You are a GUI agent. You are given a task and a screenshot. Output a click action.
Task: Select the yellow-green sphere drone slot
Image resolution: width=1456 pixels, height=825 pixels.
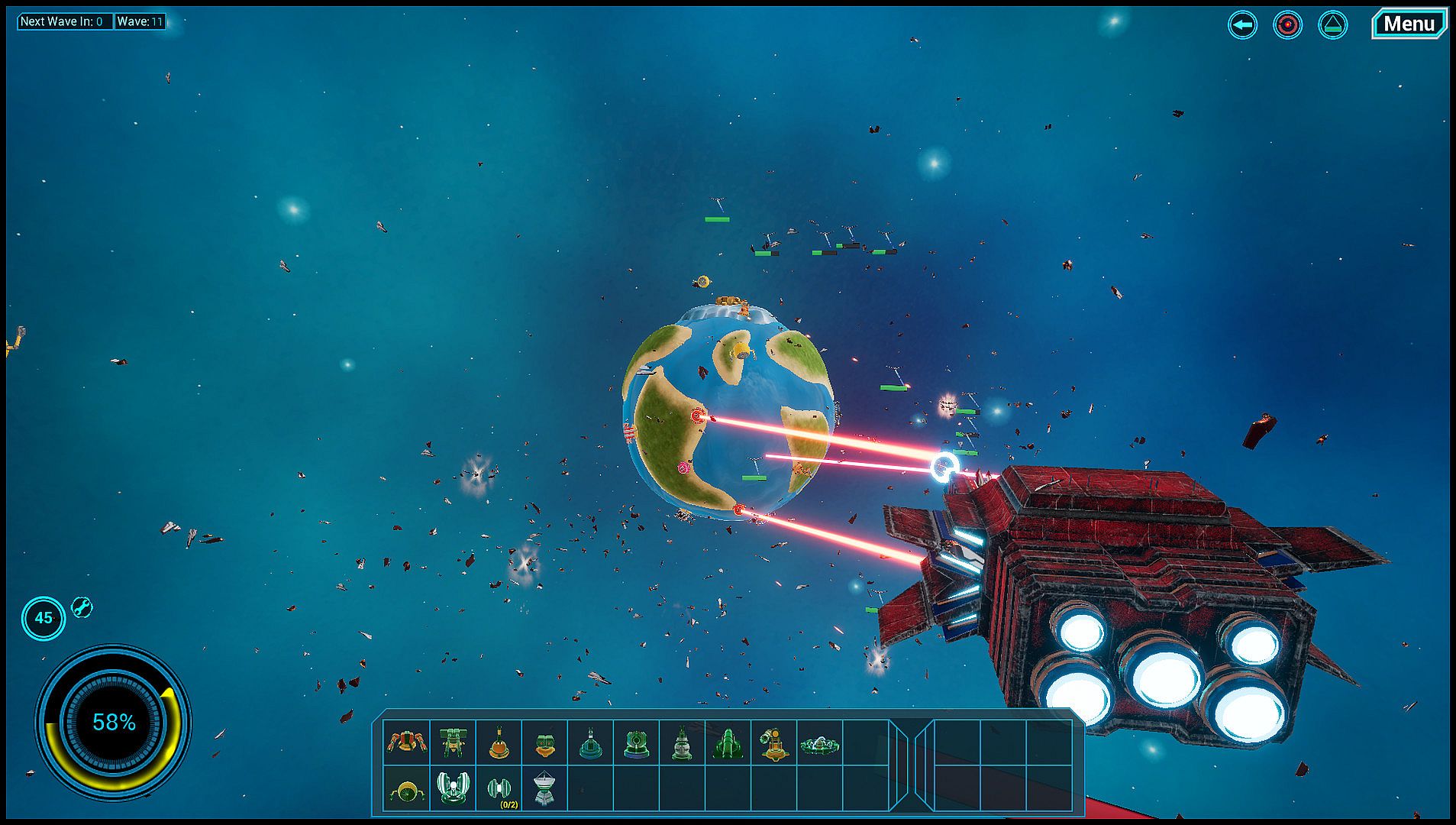[407, 788]
